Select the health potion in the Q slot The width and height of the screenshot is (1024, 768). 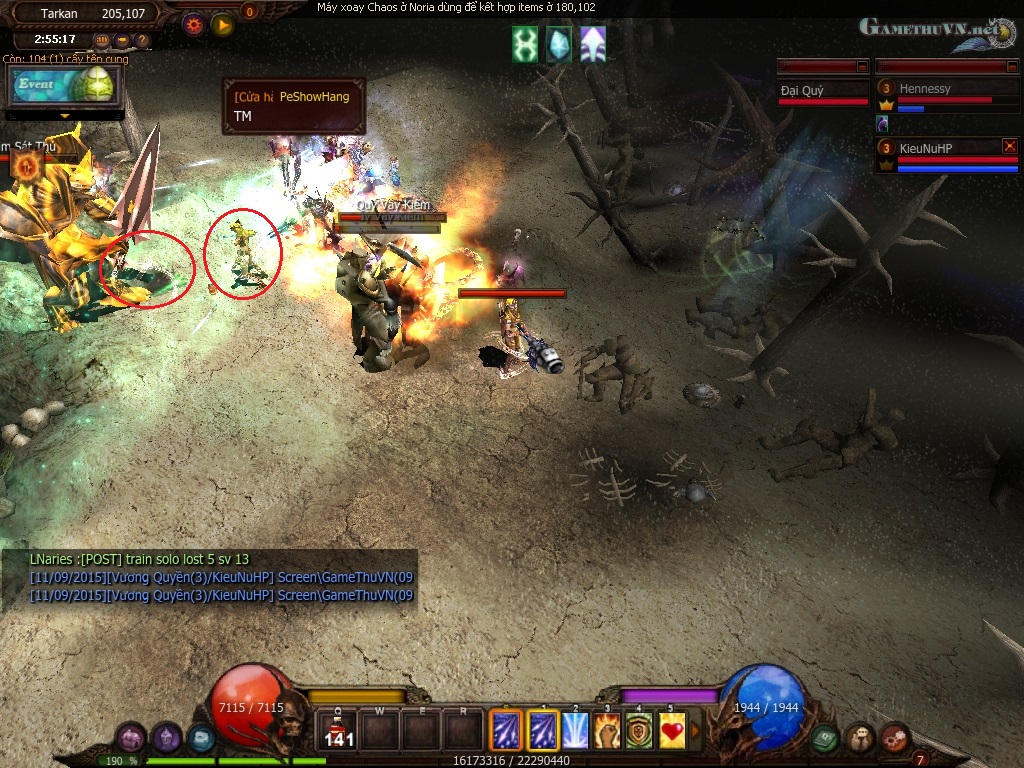pyautogui.click(x=338, y=732)
